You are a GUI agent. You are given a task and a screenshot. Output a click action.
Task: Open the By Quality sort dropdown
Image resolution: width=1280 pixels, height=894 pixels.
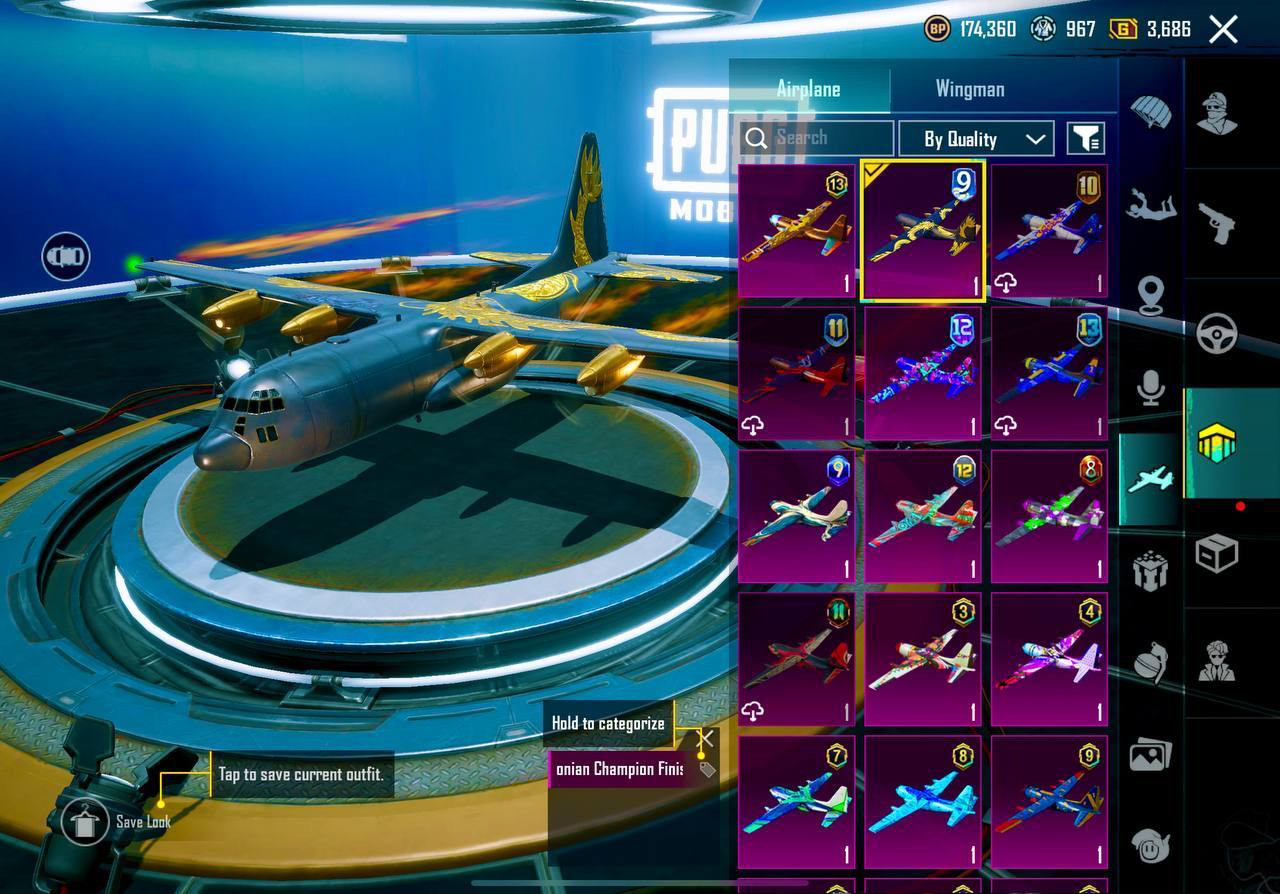tap(975, 139)
